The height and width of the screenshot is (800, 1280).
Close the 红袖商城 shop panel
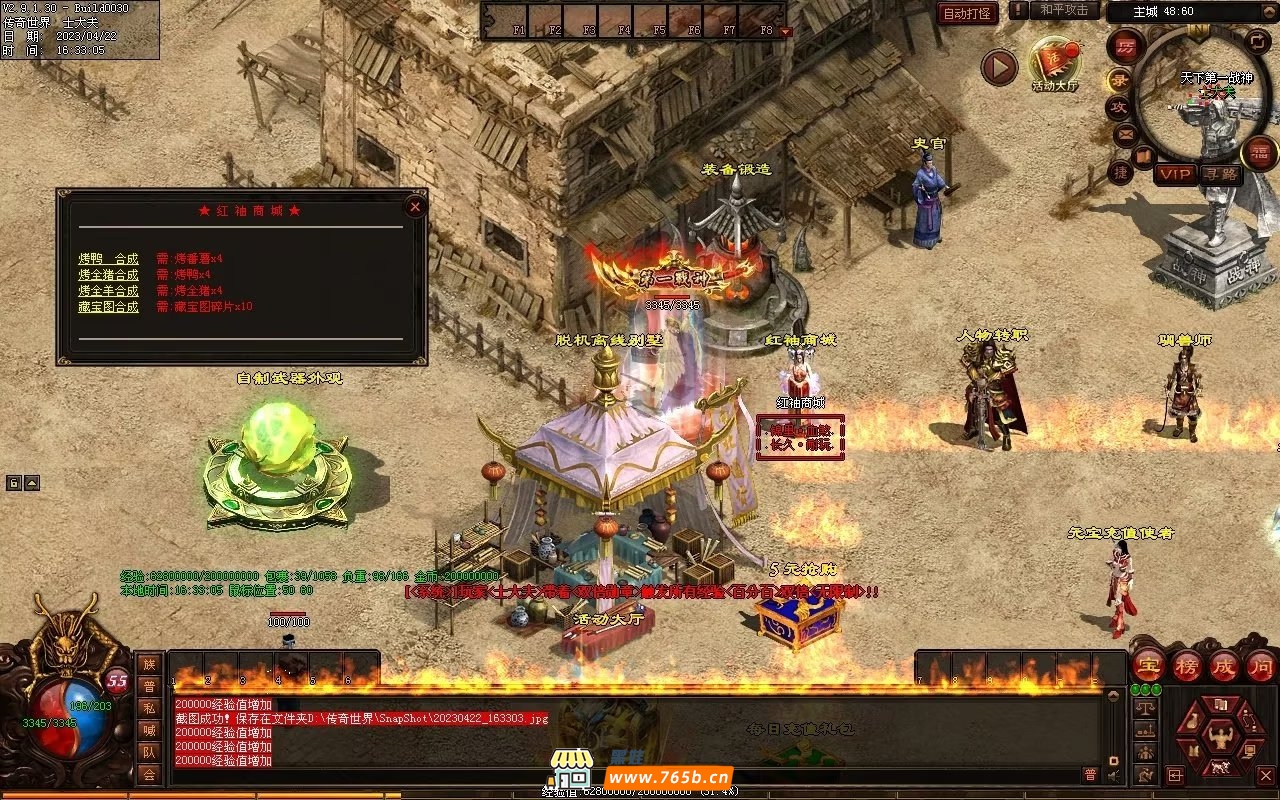415,207
